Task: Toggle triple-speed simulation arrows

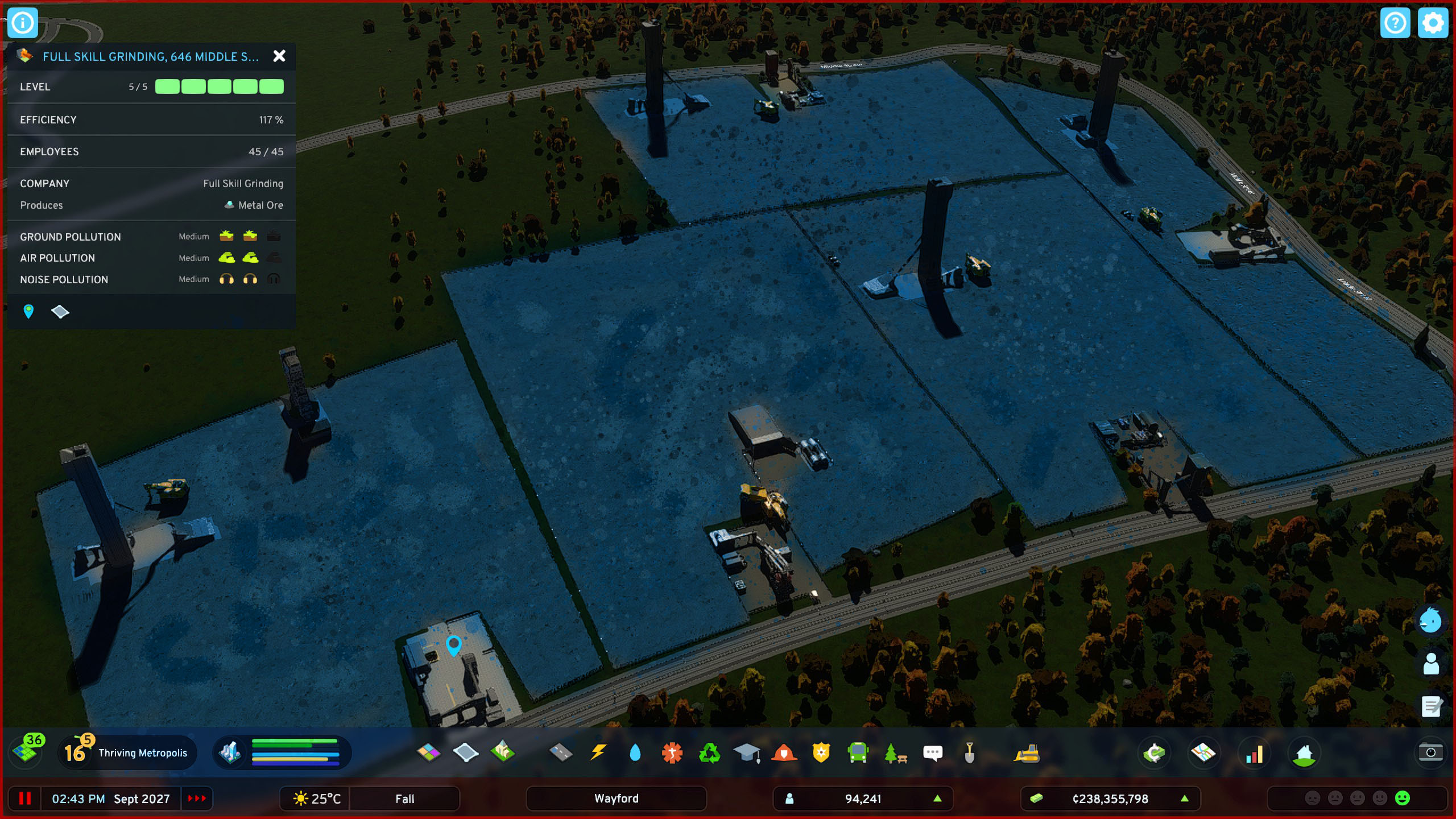Action: pos(196,799)
